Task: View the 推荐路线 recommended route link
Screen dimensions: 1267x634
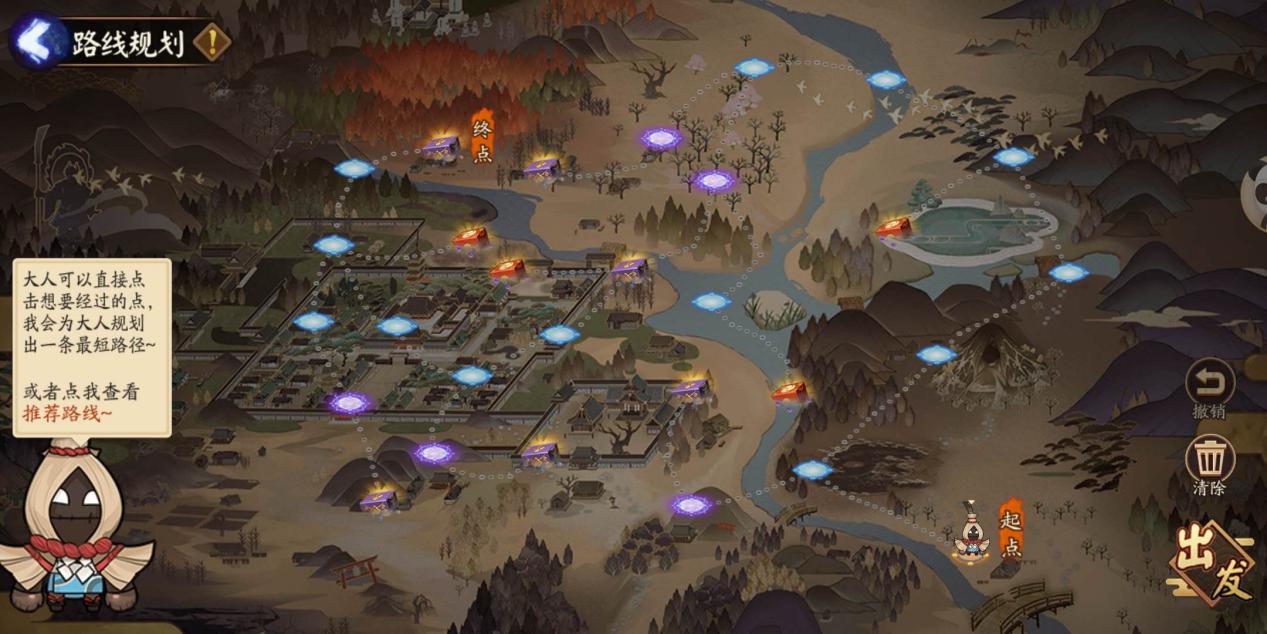Action: 67,414
